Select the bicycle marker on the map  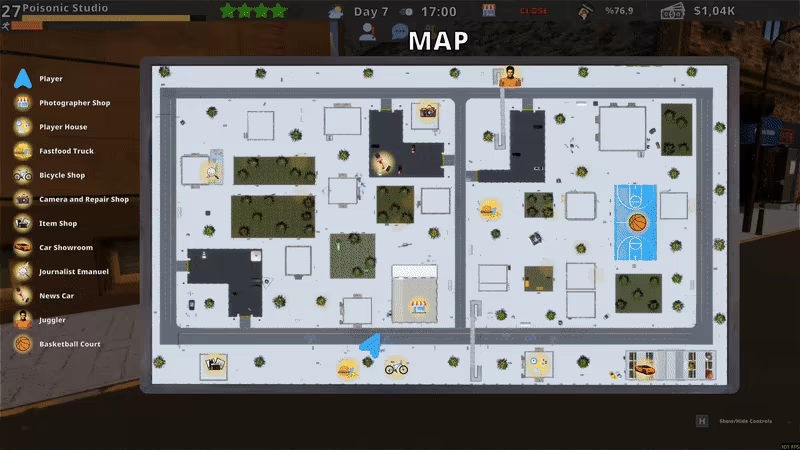tap(396, 367)
